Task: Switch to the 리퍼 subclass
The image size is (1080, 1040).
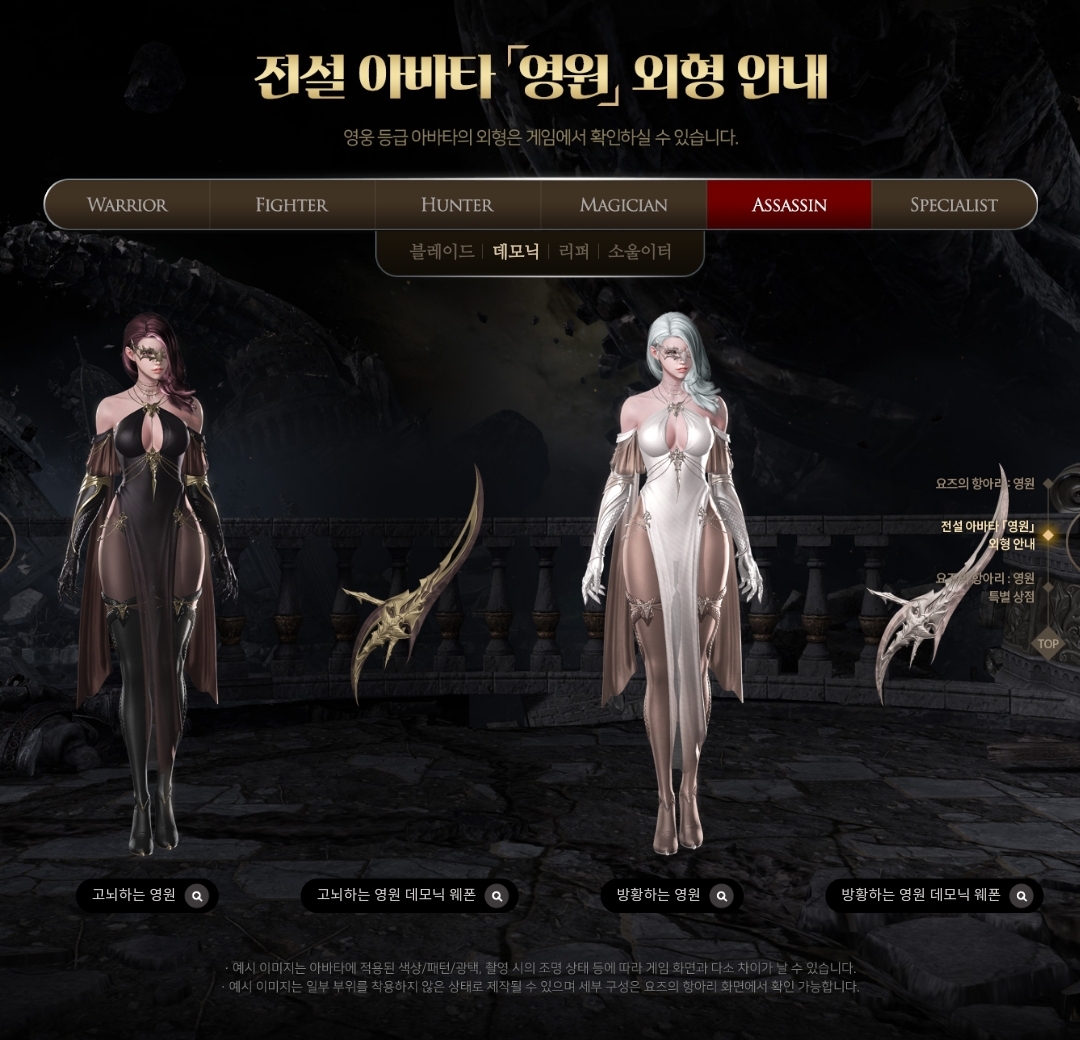Action: click(574, 252)
